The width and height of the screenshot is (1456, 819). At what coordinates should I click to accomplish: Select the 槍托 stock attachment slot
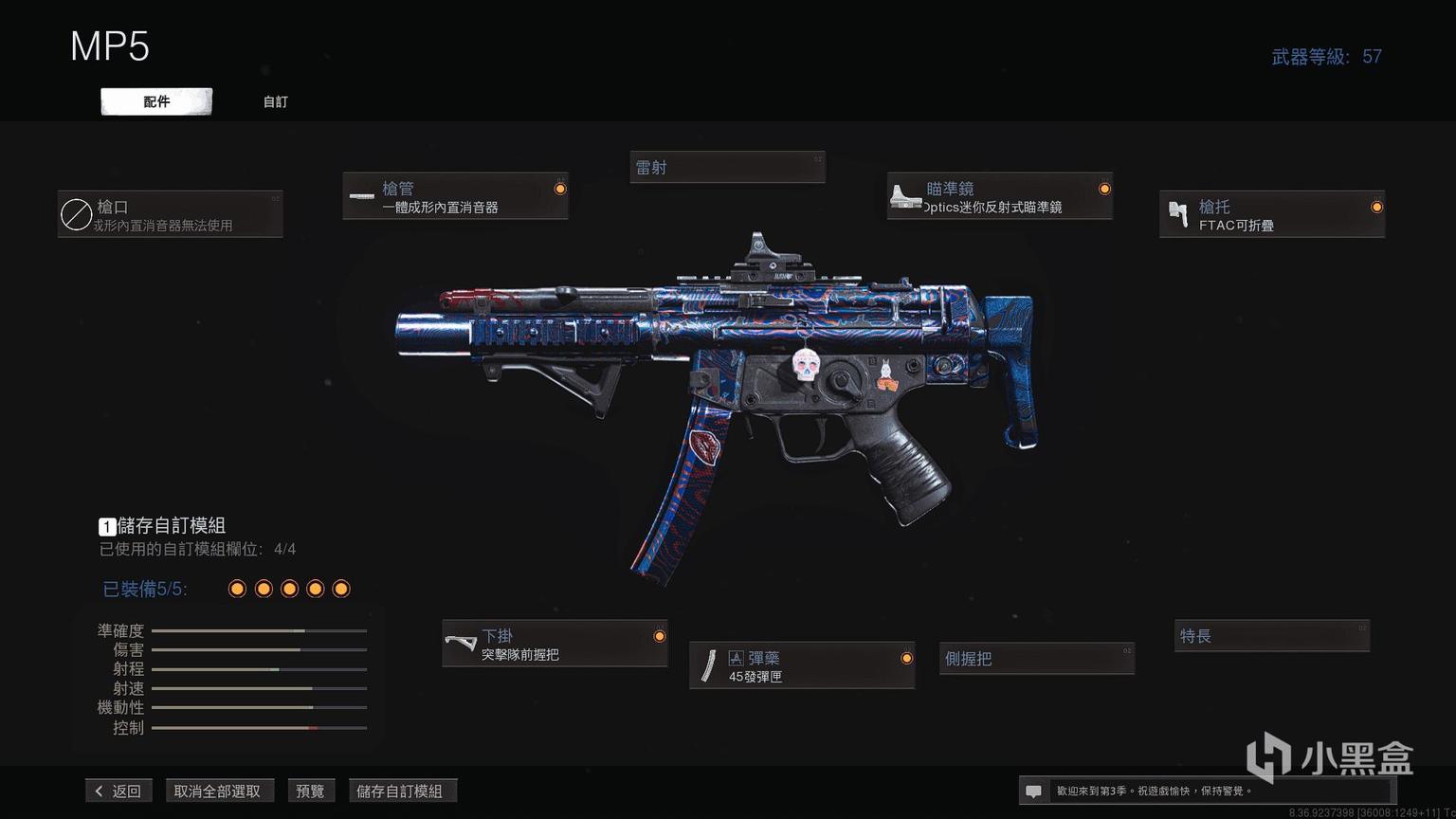coord(1271,214)
